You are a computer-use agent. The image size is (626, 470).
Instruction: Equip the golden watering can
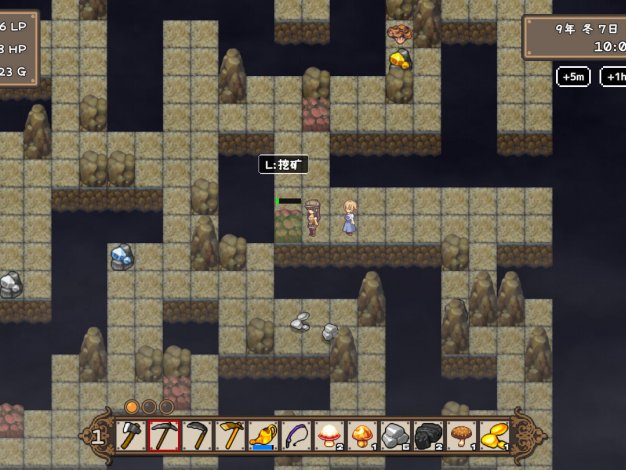coord(263,435)
